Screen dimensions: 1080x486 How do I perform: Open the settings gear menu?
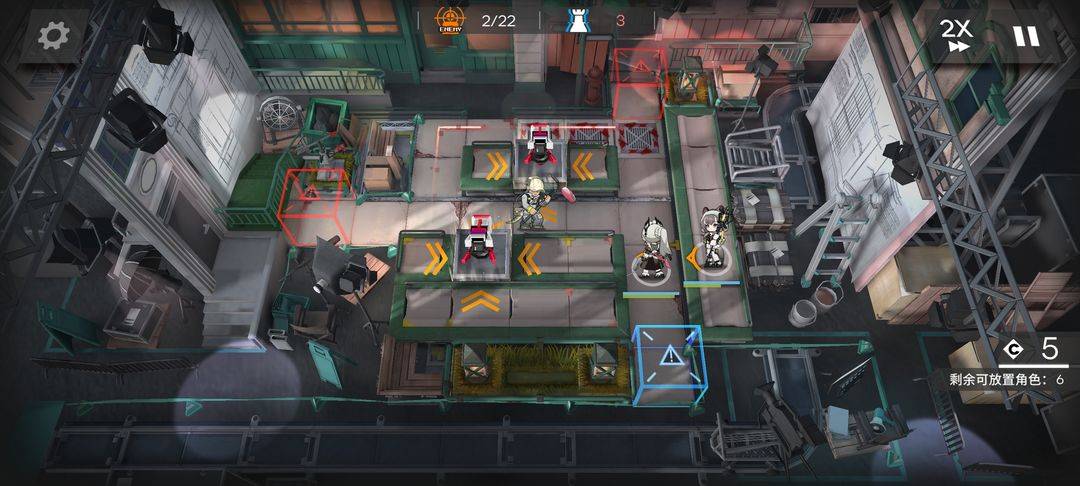click(x=51, y=36)
